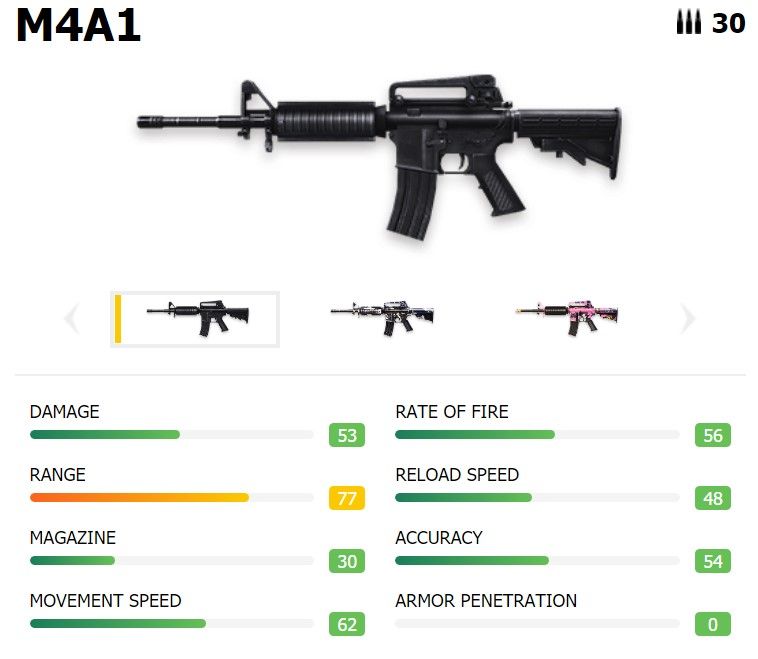Pick the pink M4A1 skin thumbnail
Viewport: 758px width, 659px height.
point(567,318)
